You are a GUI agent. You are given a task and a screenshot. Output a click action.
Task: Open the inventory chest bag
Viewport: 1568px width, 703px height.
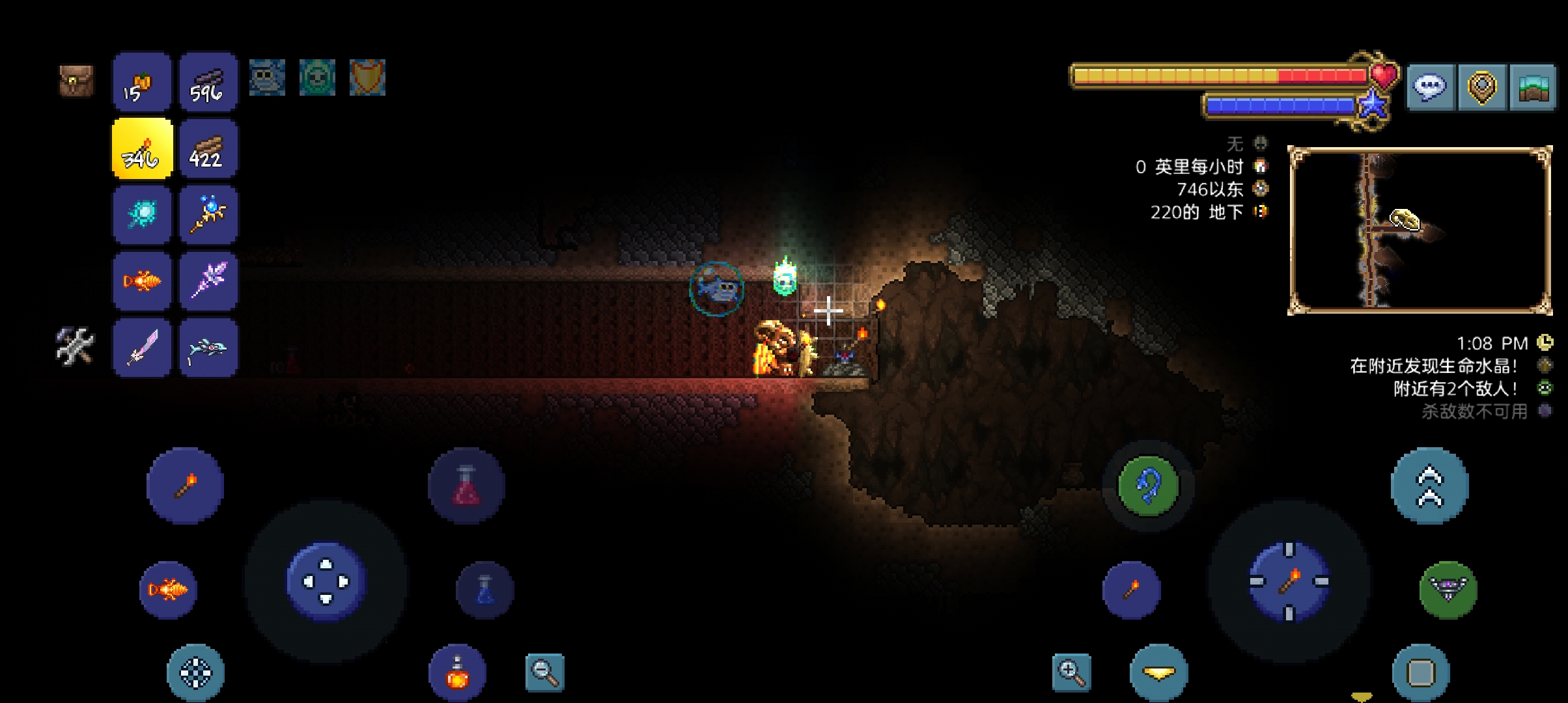click(76, 81)
